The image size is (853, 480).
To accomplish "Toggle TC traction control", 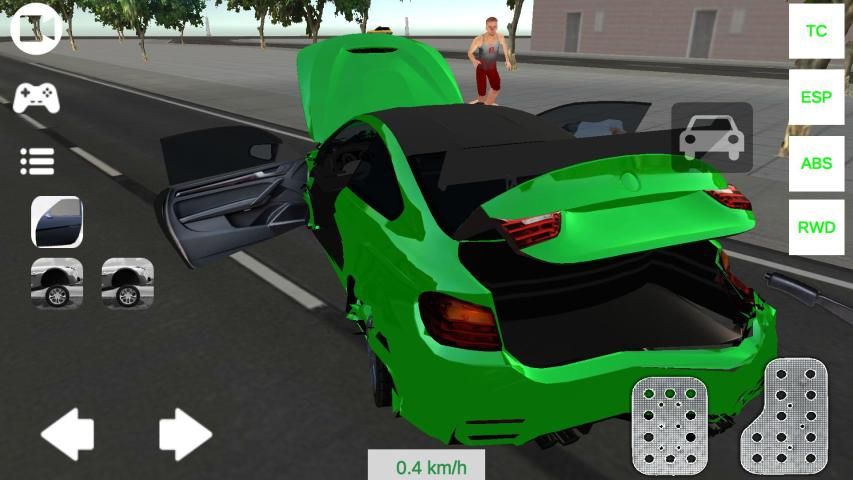I will [x=817, y=31].
